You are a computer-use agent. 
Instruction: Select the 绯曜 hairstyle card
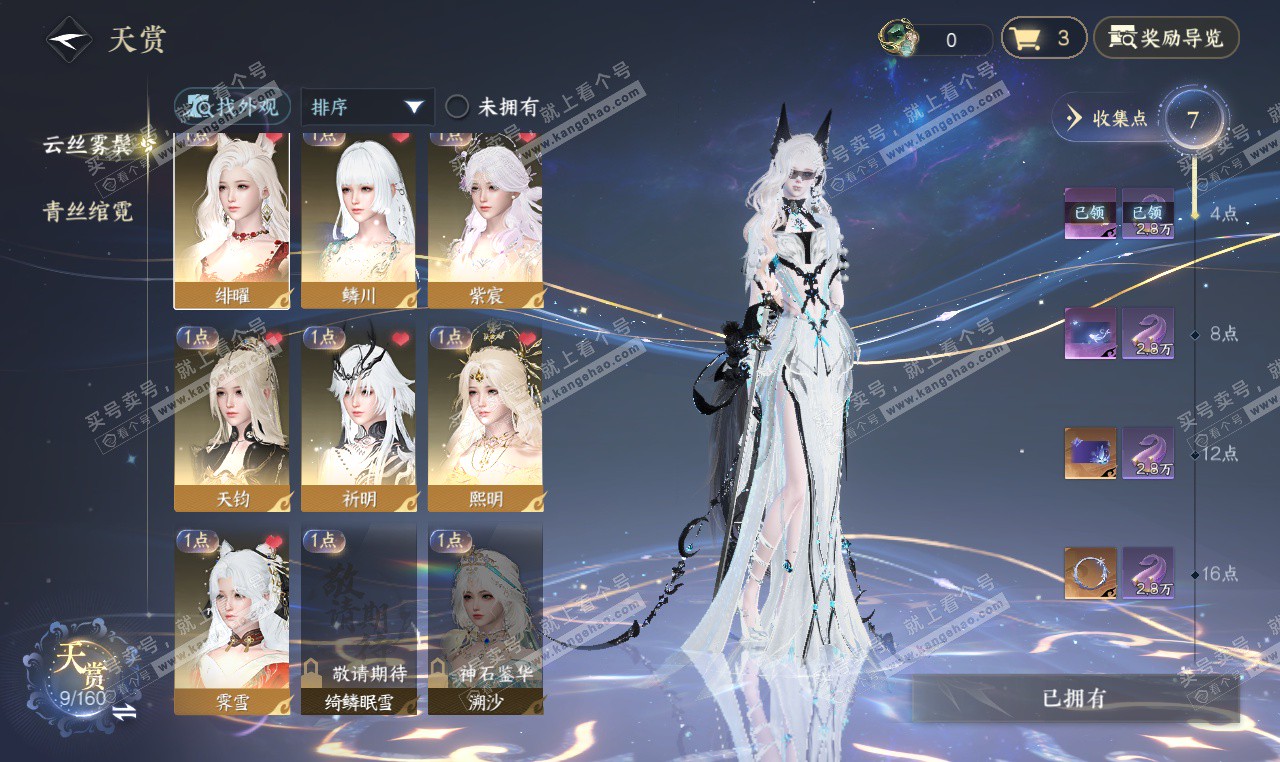(232, 220)
